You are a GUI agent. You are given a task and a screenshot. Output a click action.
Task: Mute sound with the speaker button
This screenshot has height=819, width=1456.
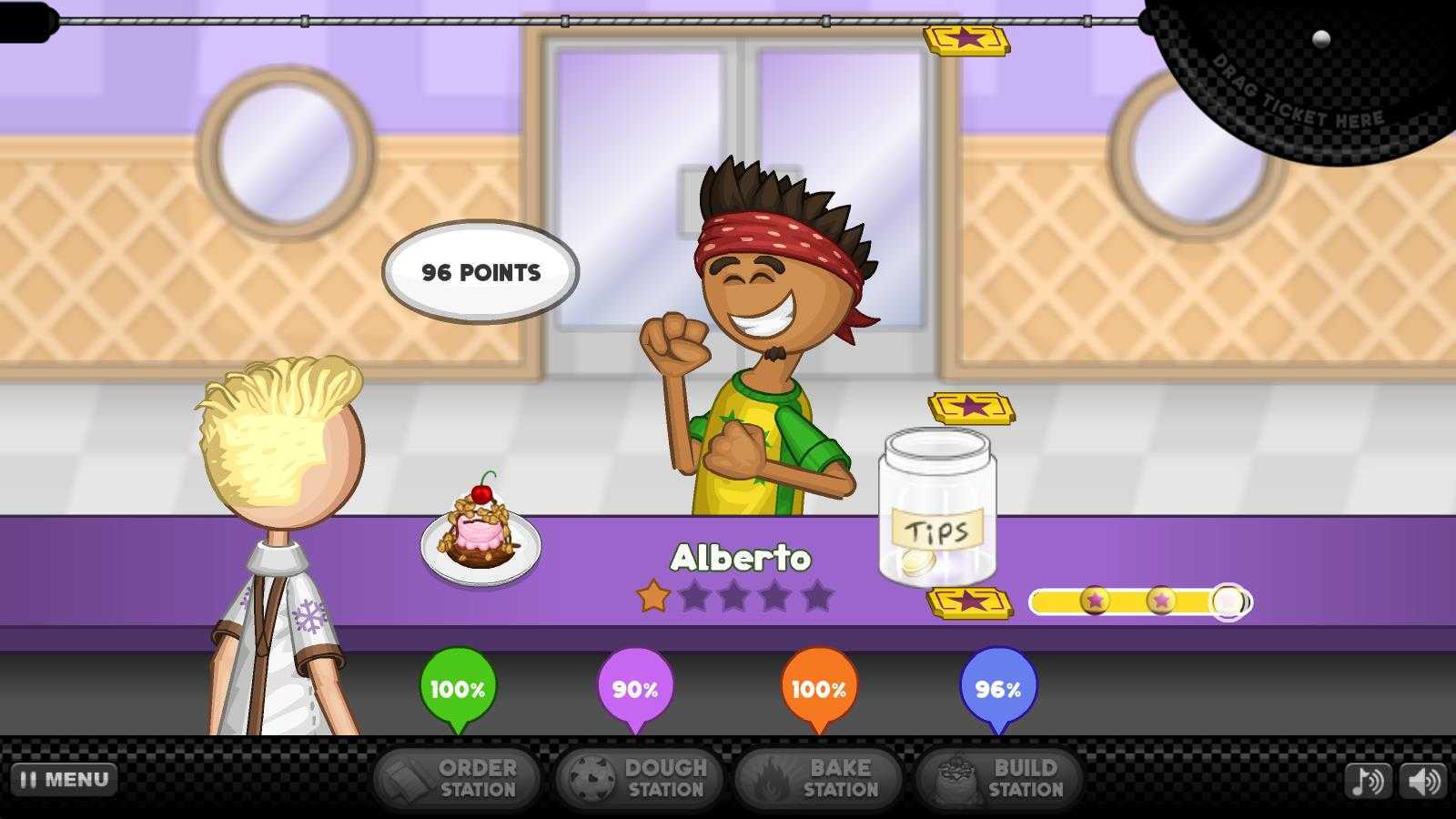(1423, 781)
